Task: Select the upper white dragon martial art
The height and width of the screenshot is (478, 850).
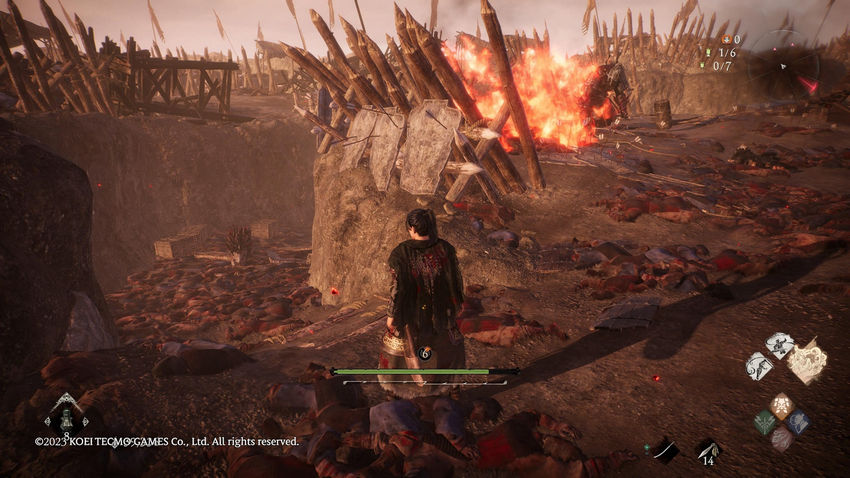Action: [x=779, y=345]
